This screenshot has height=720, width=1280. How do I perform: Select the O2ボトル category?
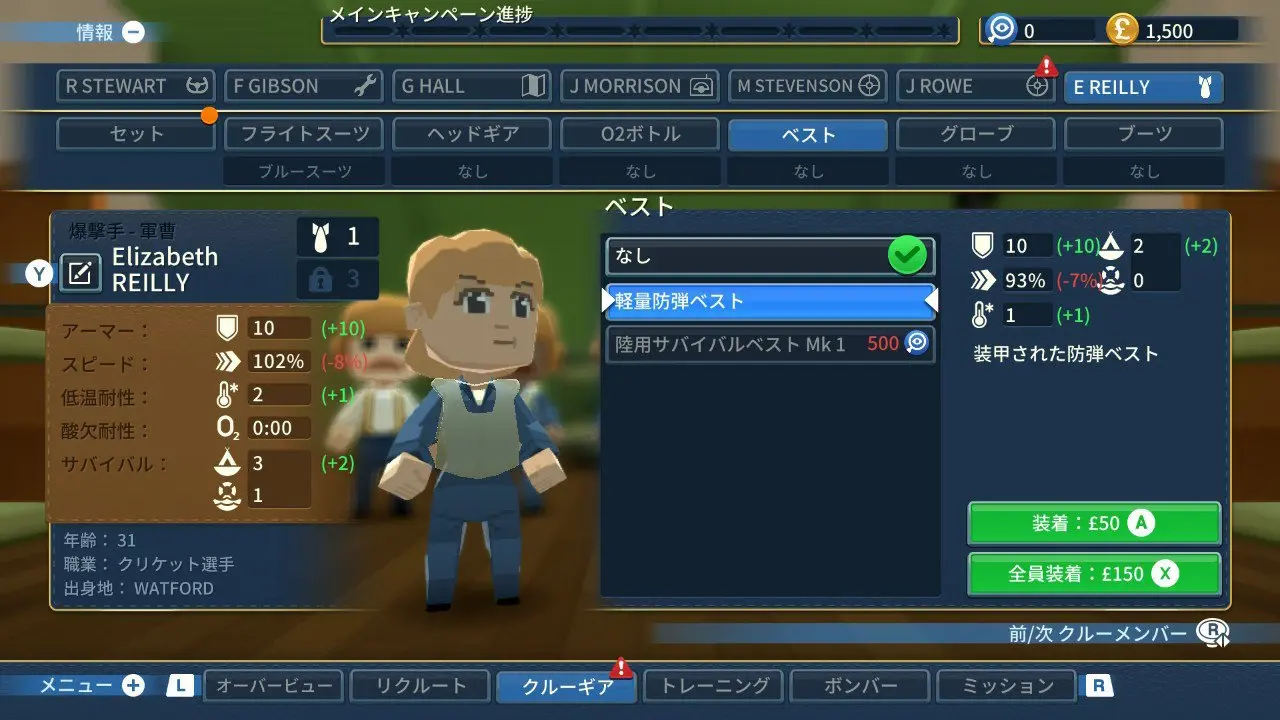coord(640,134)
